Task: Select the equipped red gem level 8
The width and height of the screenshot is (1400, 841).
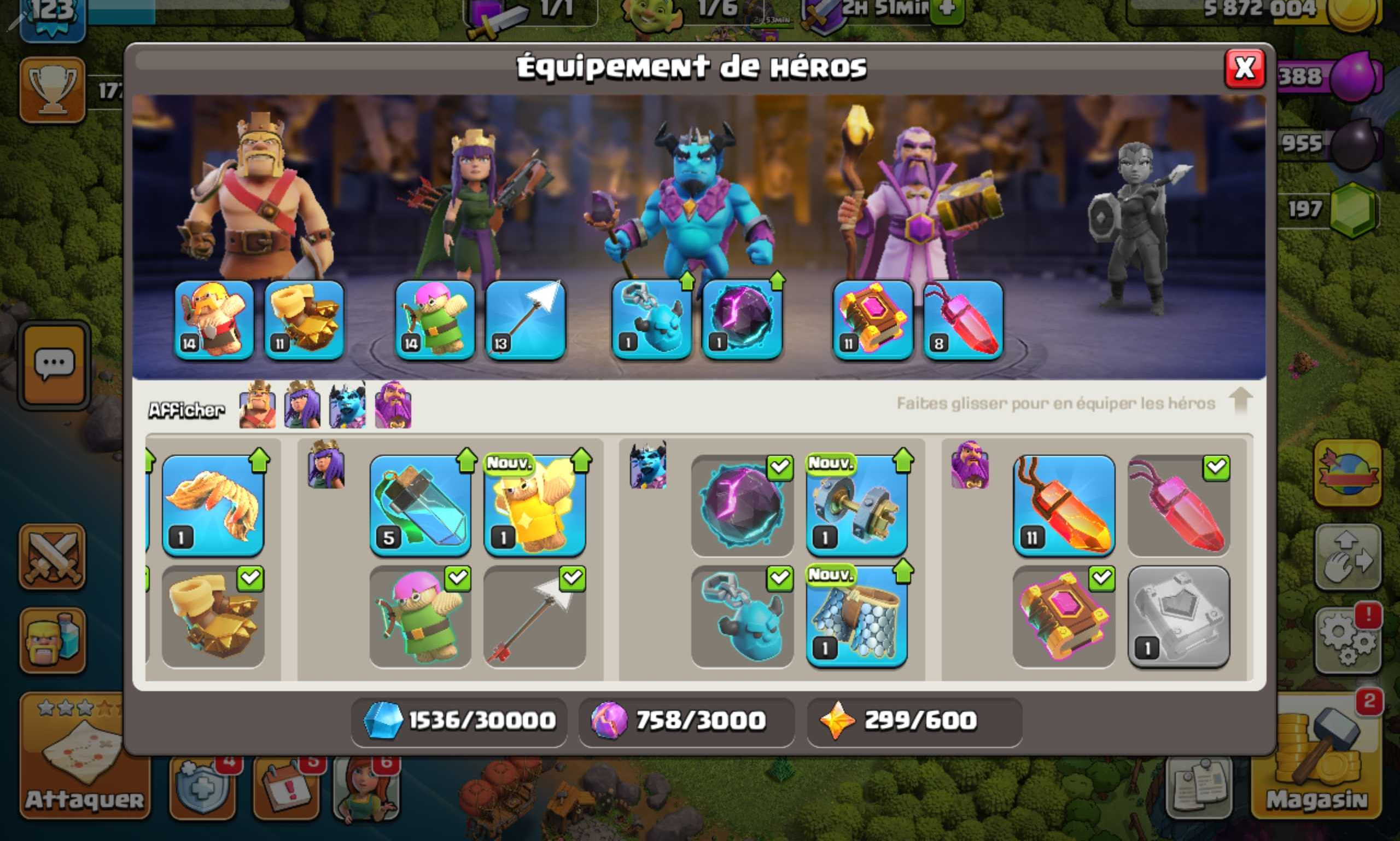Action: [x=963, y=320]
